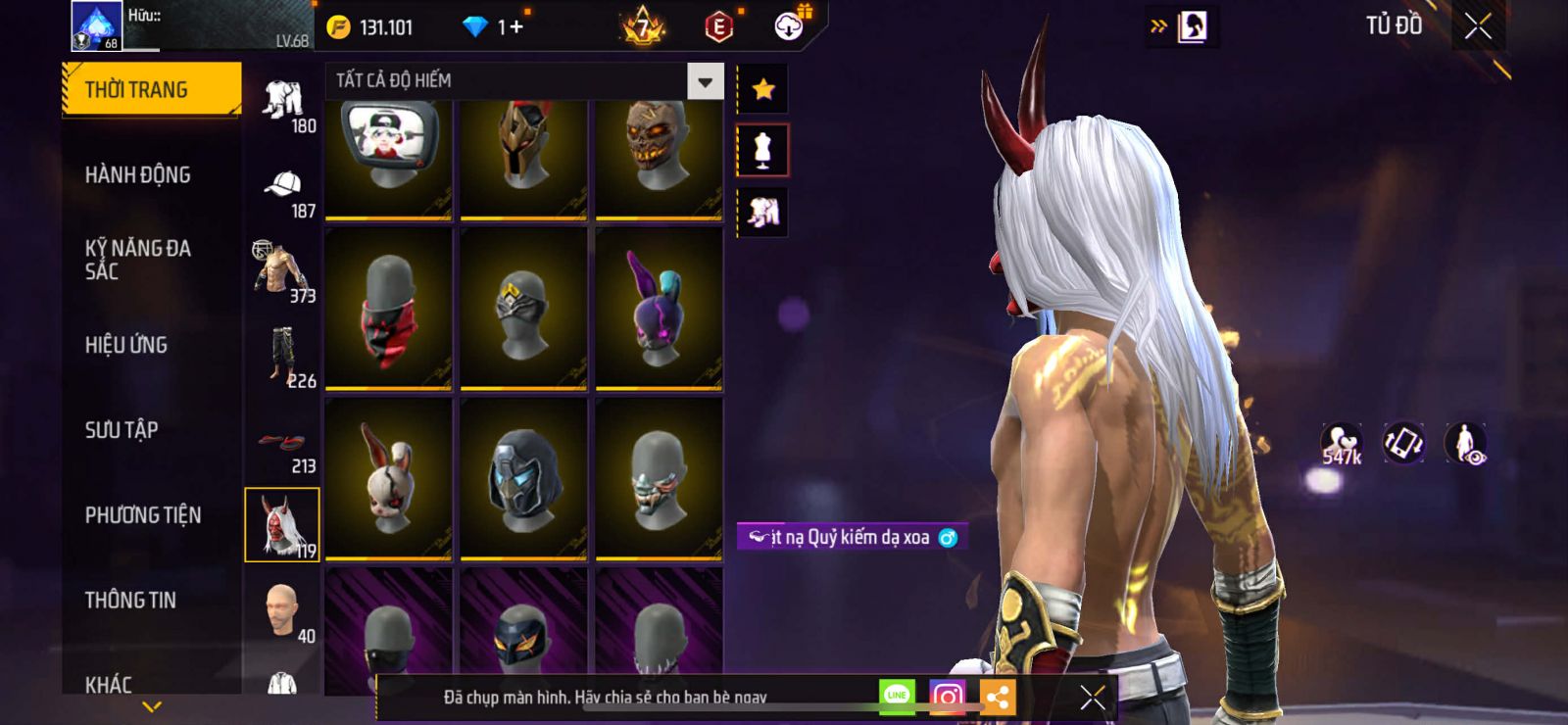Tap the gold coin balance
The width and height of the screenshot is (1568, 725).
tap(370, 27)
